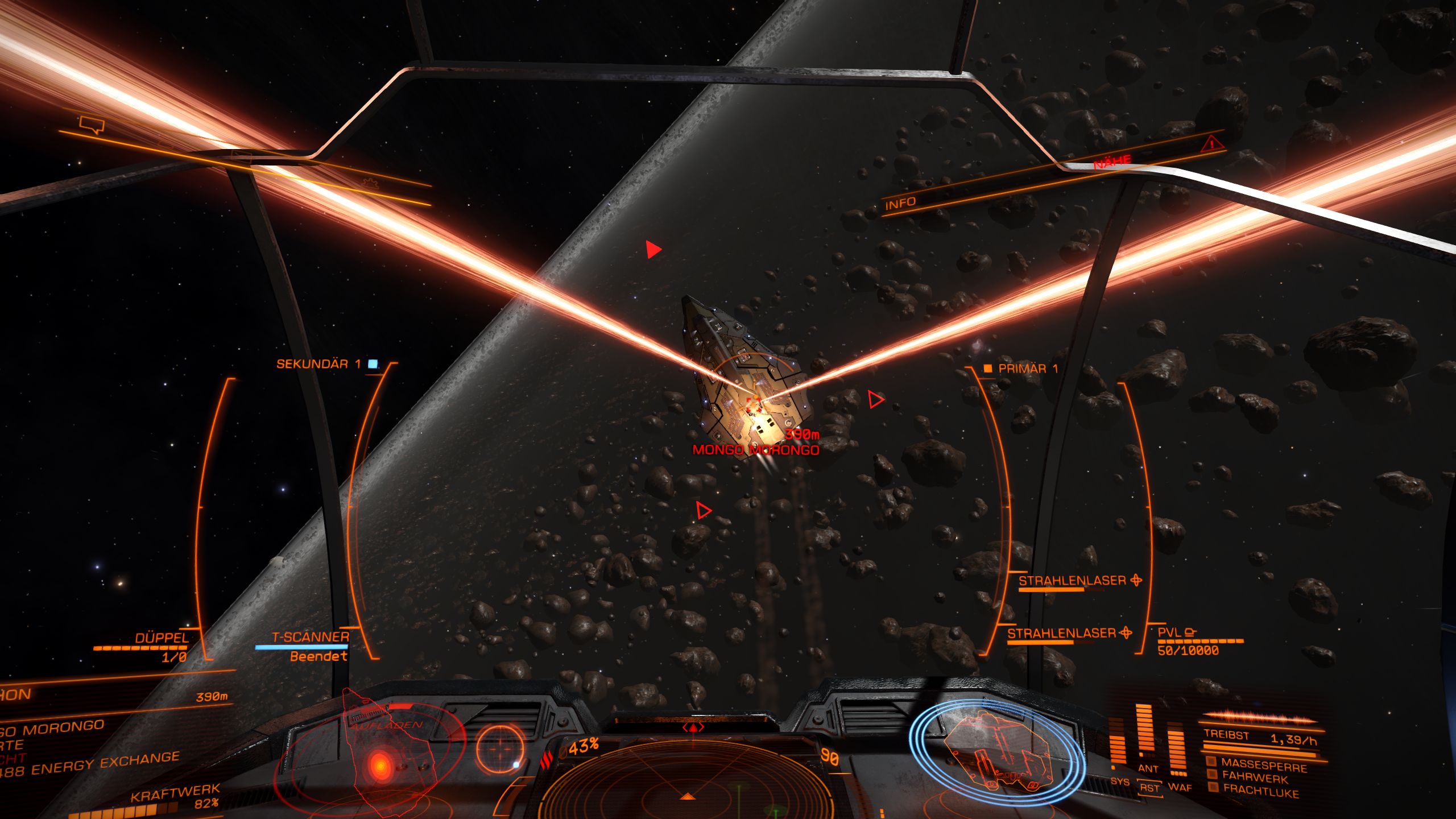1456x819 pixels.
Task: Boost power to WAF weapons
Action: pos(1180,787)
